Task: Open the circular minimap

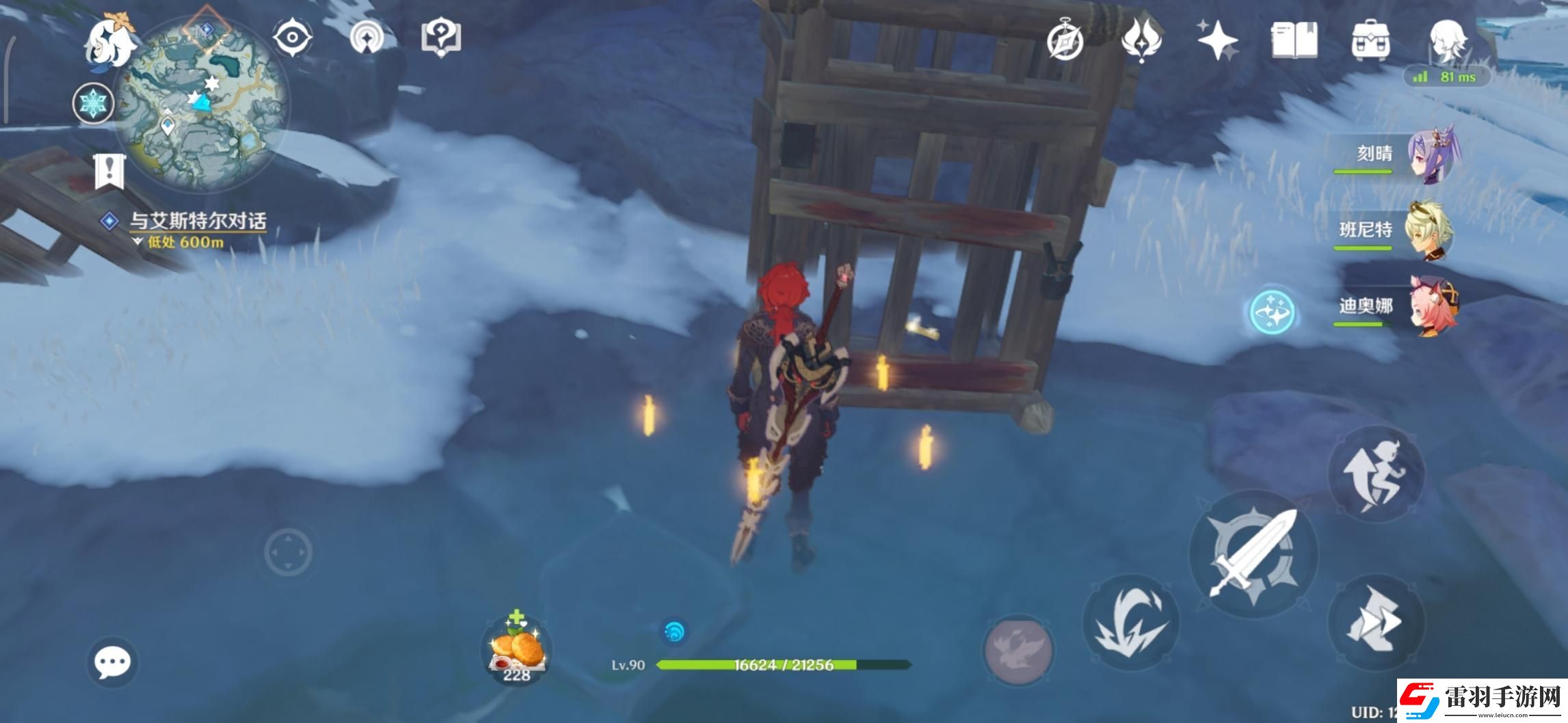Action: (x=200, y=103)
